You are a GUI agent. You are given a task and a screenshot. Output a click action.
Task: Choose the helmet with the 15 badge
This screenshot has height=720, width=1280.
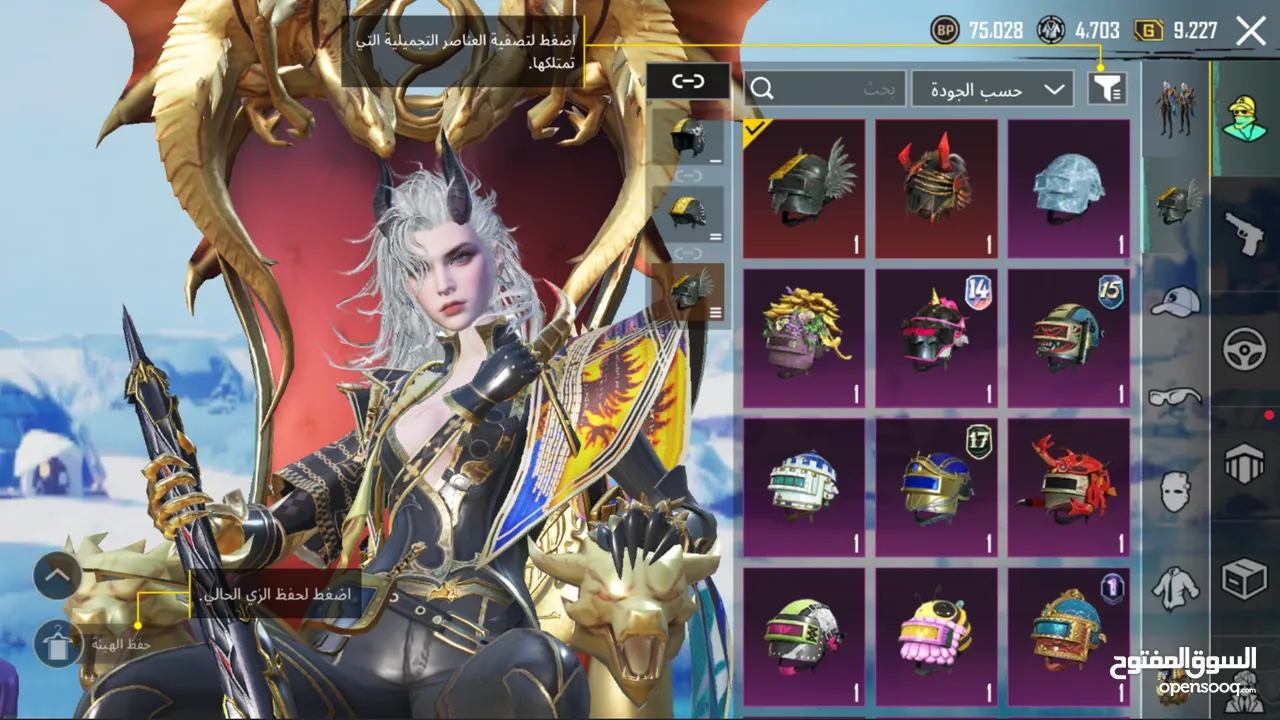[1069, 337]
